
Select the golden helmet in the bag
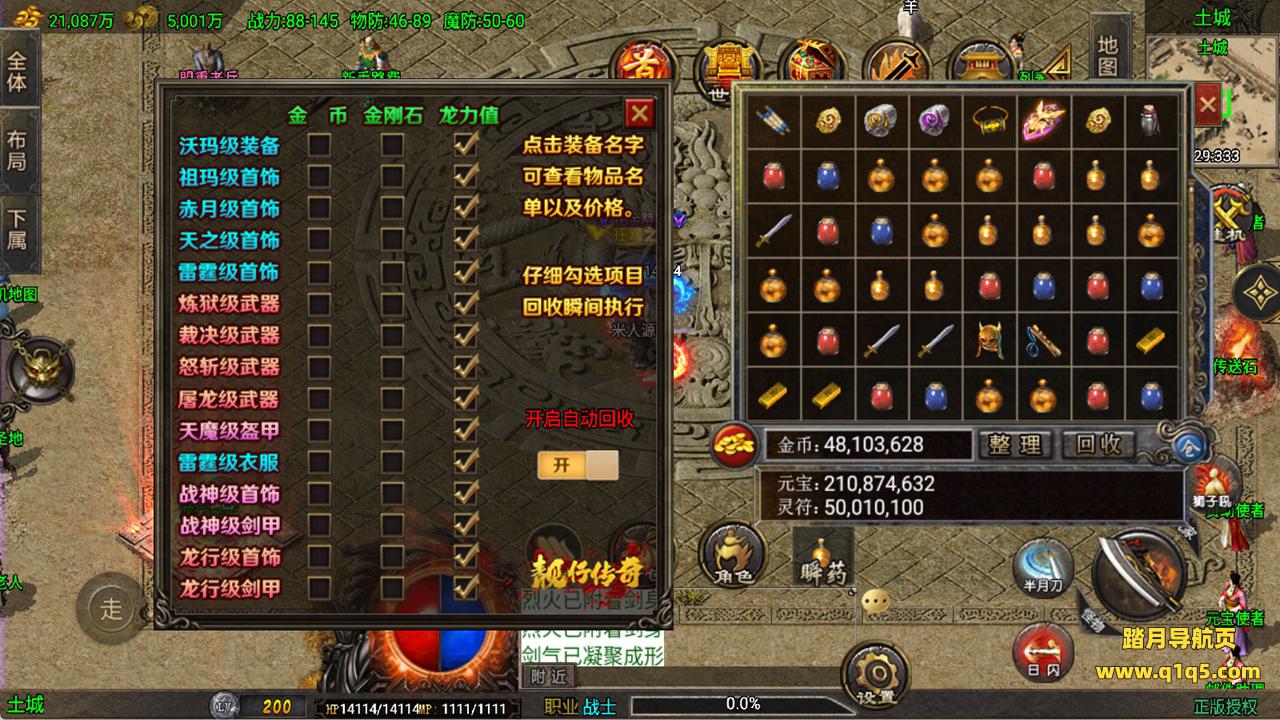[989, 340]
